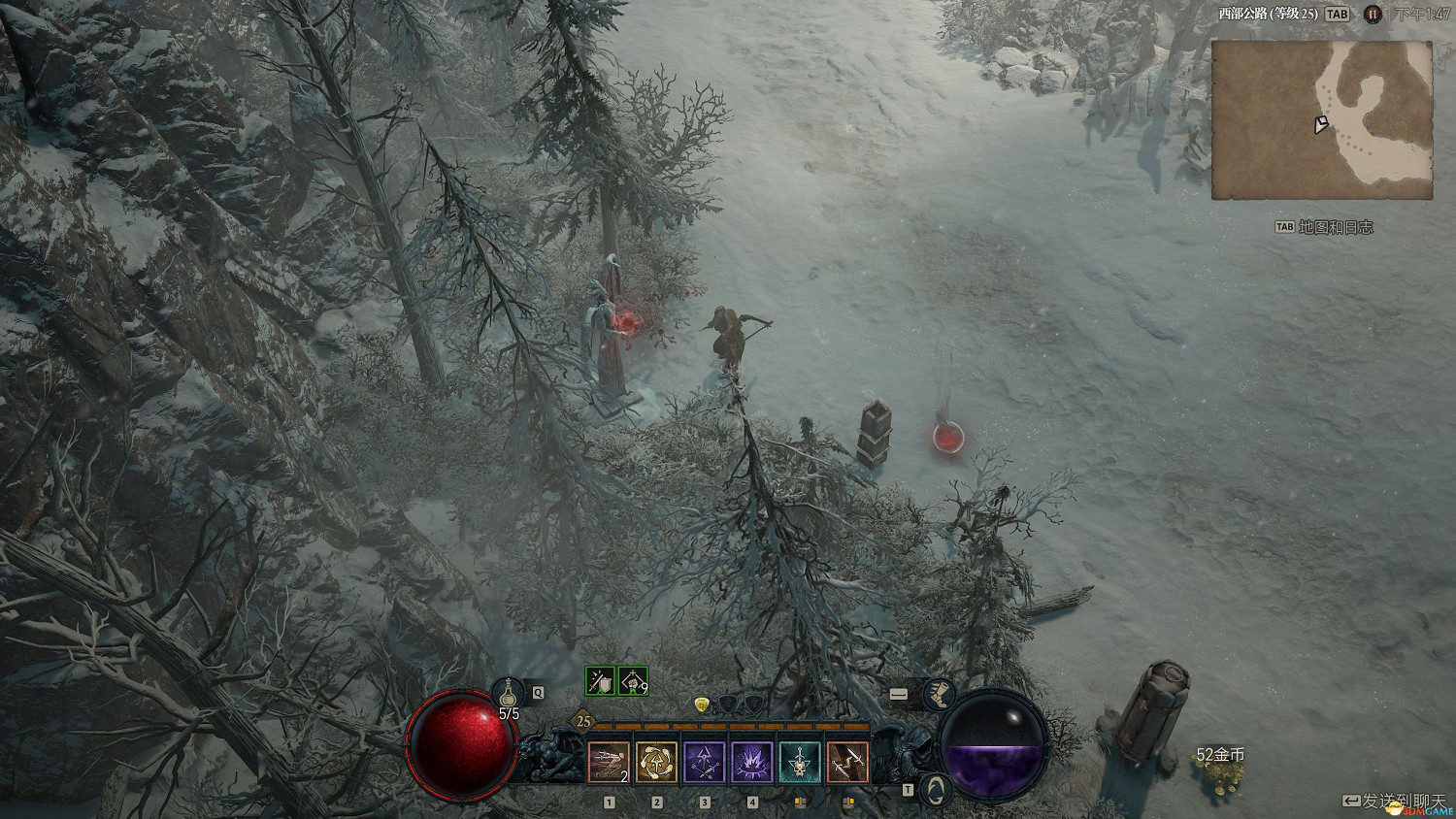Inspect the buff icon showing 9 stacks
Viewport: 1456px width, 819px height.
633,681
